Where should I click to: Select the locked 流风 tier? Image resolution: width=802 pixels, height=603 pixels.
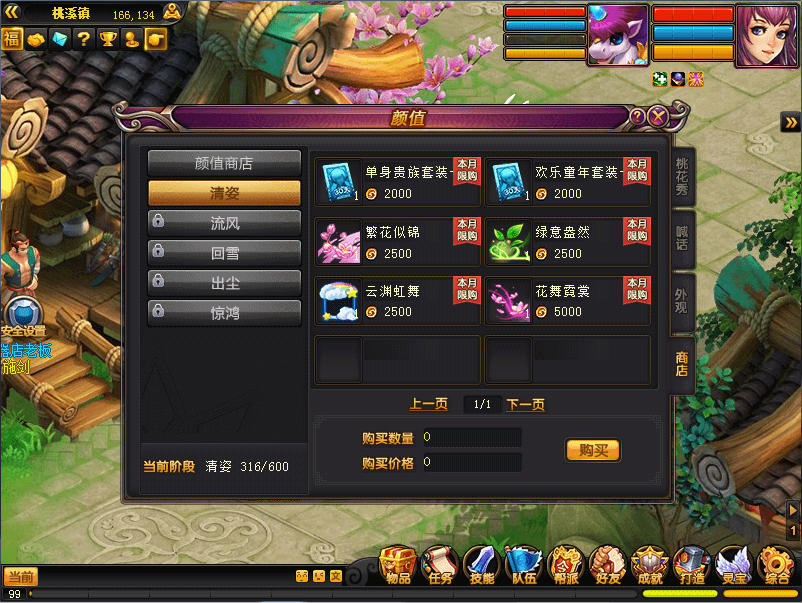click(x=224, y=223)
